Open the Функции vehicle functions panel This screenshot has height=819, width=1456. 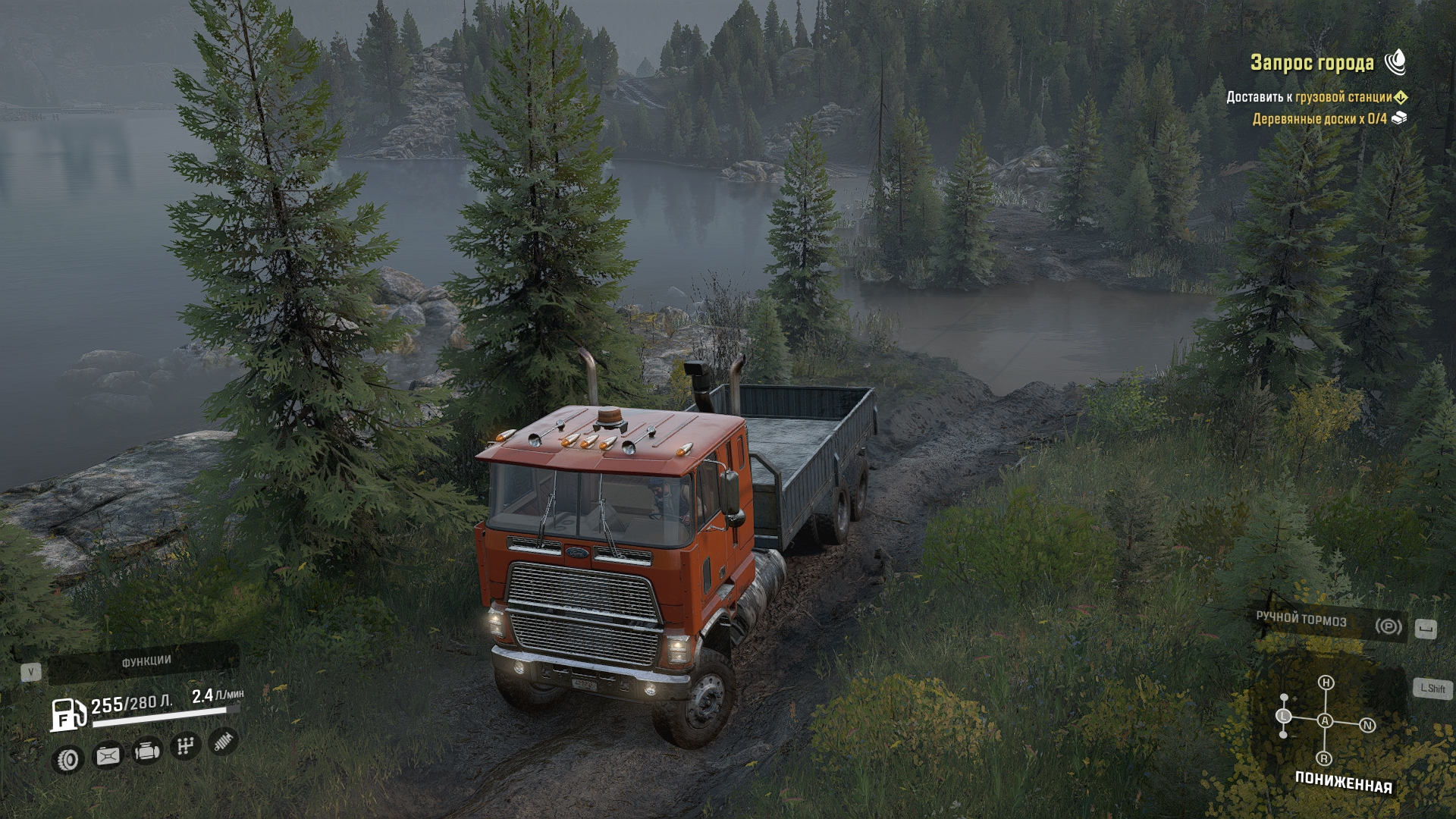point(146,662)
